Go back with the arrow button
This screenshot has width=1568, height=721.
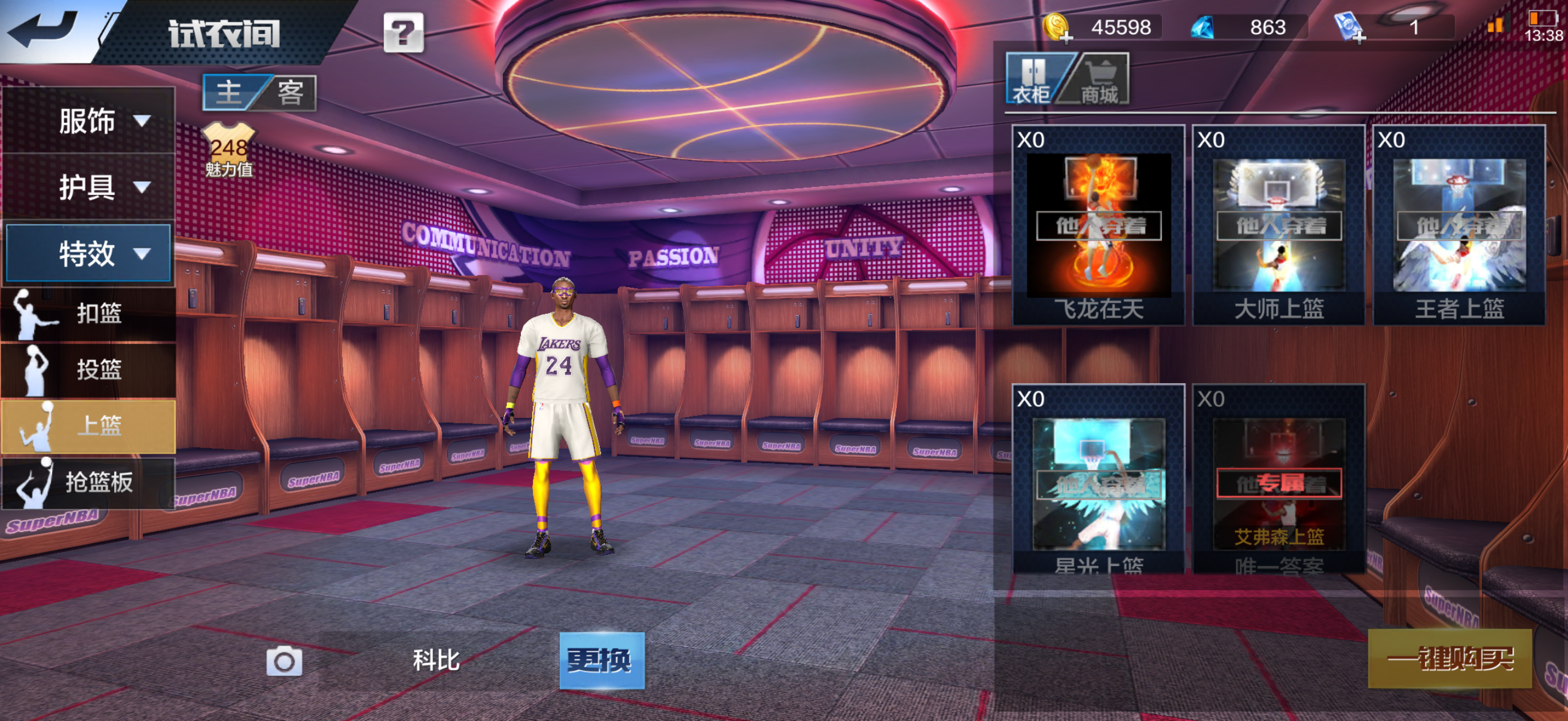[44, 29]
